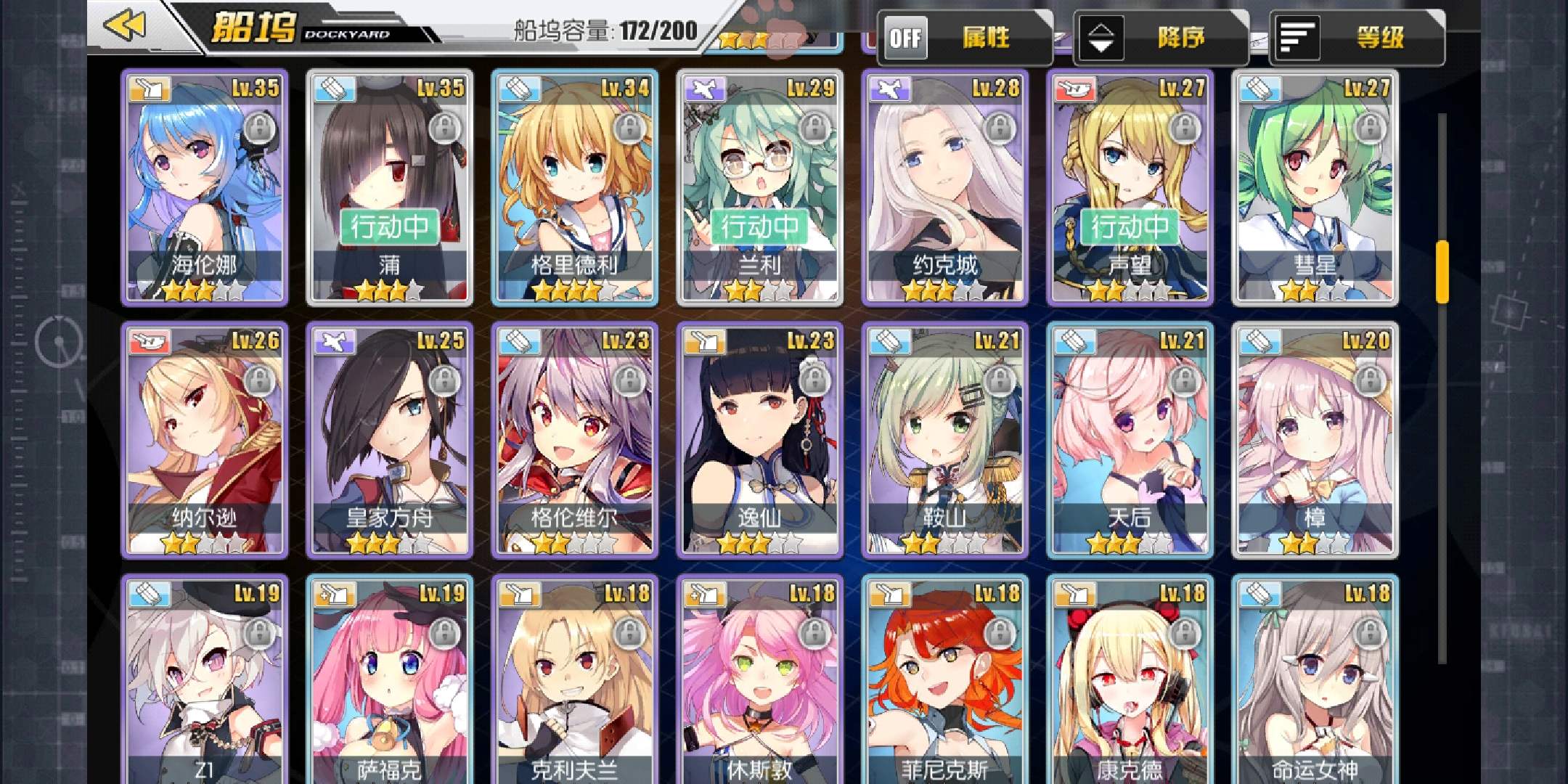The height and width of the screenshot is (784, 1568).
Task: Toggle the 属性 attributes OFF switch
Action: (906, 38)
